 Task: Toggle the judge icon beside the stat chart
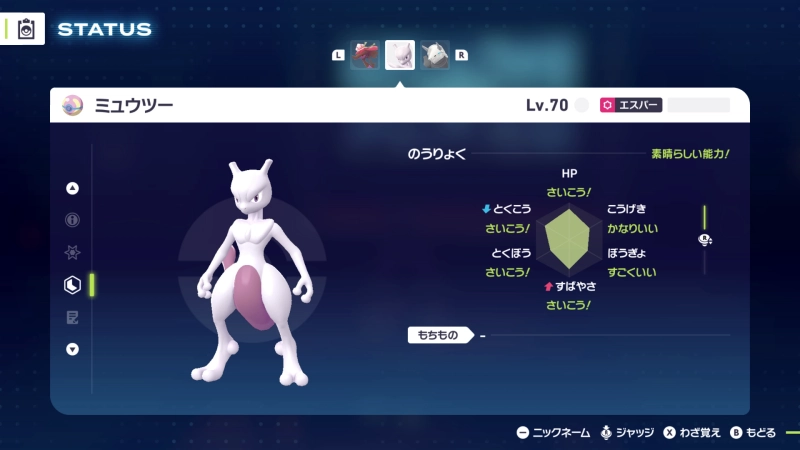click(x=704, y=239)
